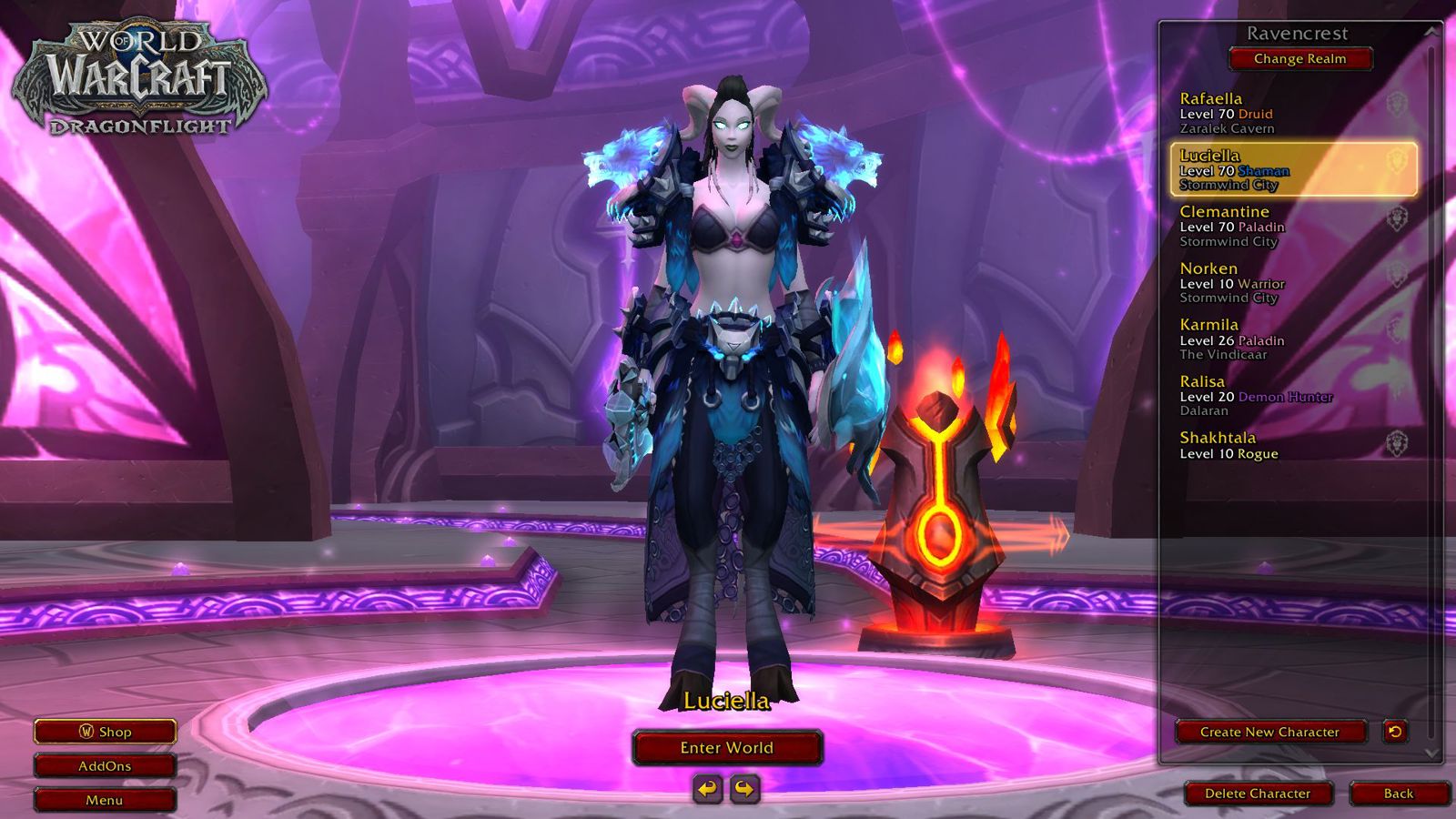The height and width of the screenshot is (819, 1456).
Task: Go Back from character selection
Action: pyautogui.click(x=1398, y=794)
